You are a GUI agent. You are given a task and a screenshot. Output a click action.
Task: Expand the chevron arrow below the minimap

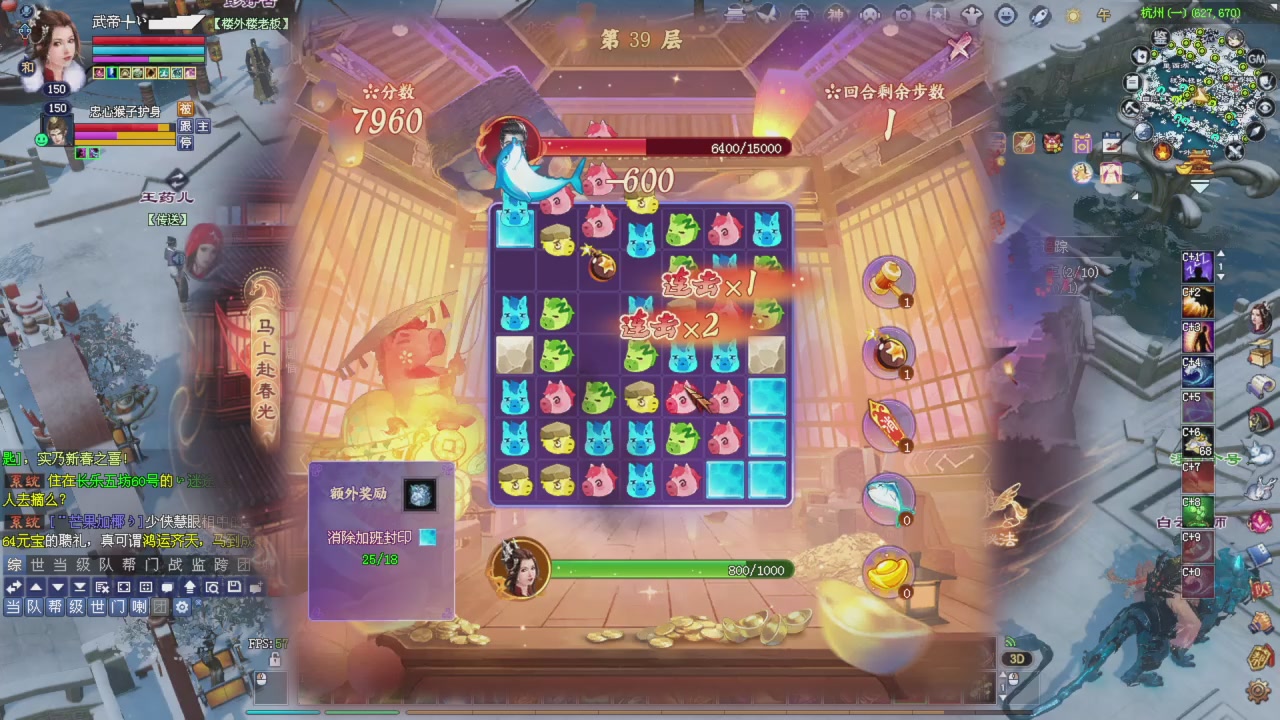point(1199,187)
